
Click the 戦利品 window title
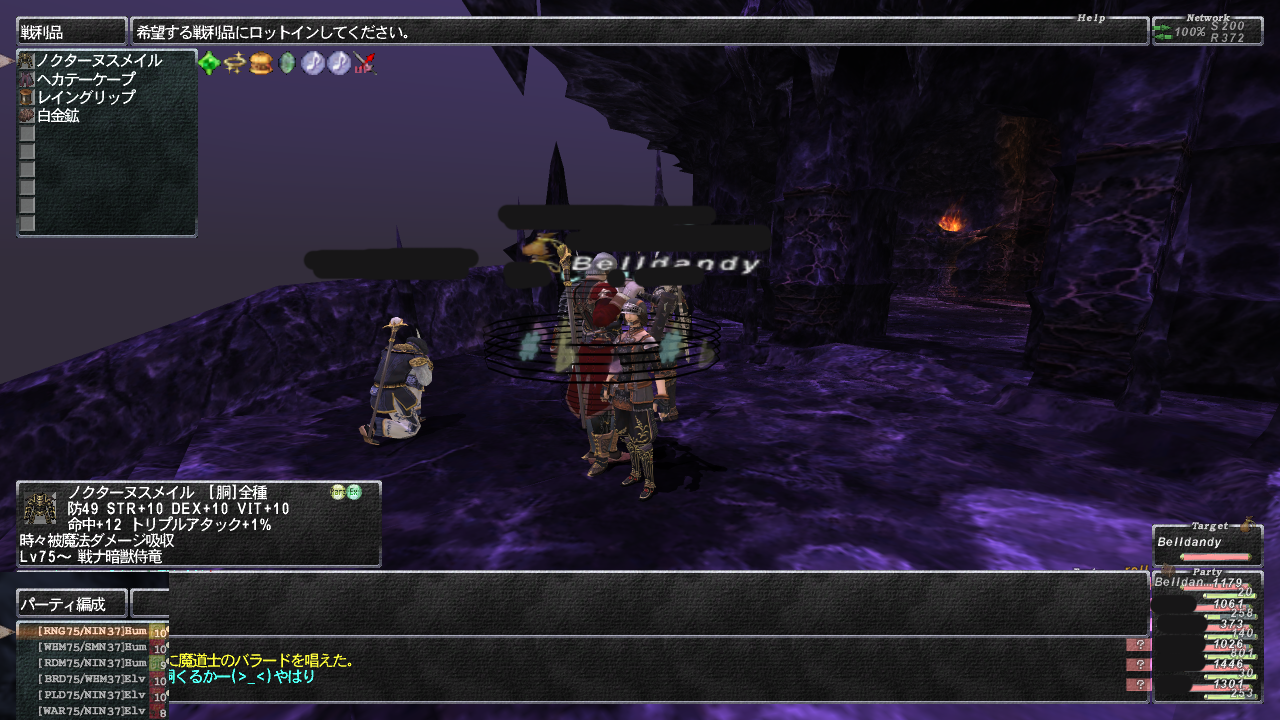click(71, 32)
